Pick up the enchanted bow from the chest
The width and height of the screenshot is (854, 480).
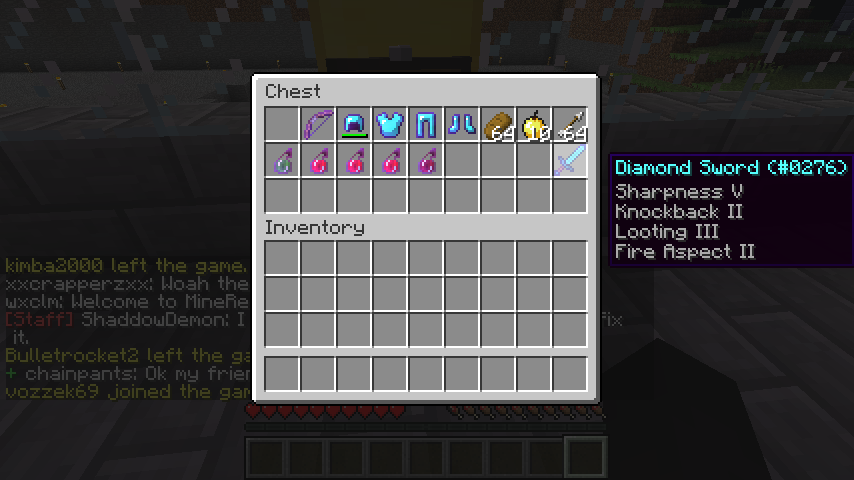coord(318,125)
